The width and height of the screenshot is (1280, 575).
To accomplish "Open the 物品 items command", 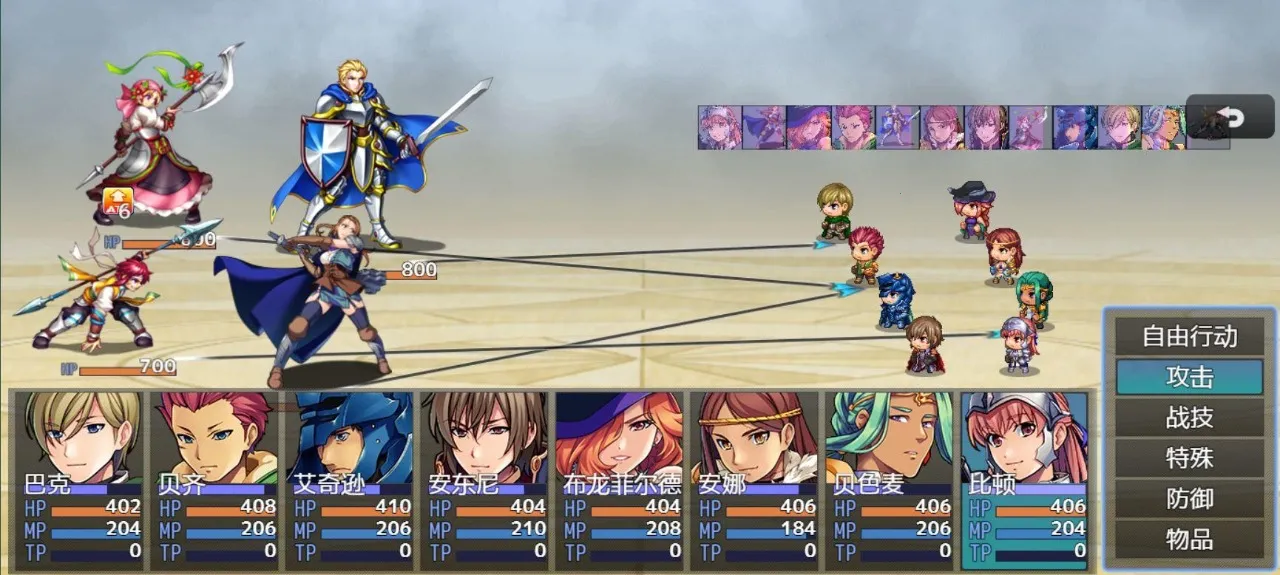I will point(1189,540).
